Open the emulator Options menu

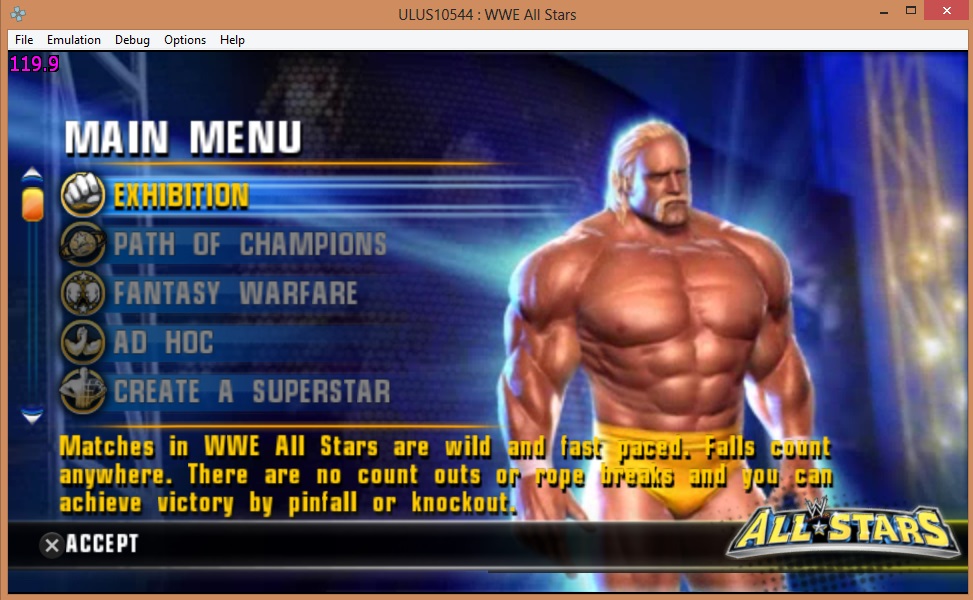pyautogui.click(x=185, y=40)
